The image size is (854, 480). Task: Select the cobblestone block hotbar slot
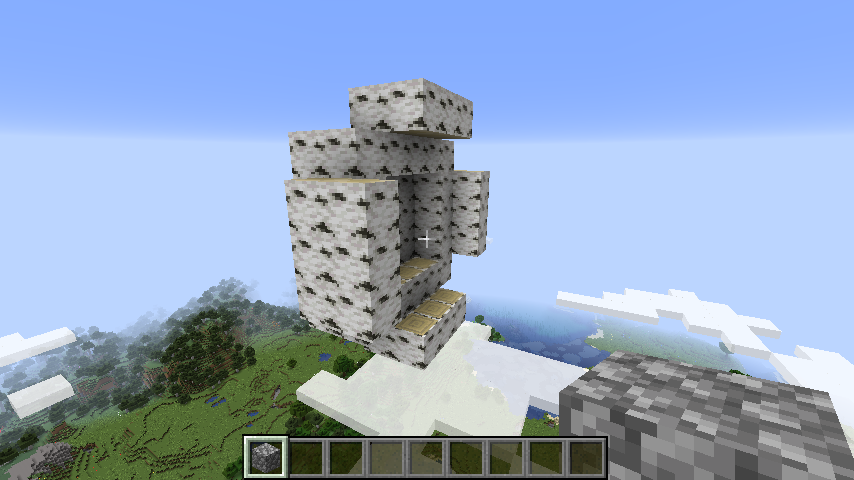pos(267,457)
